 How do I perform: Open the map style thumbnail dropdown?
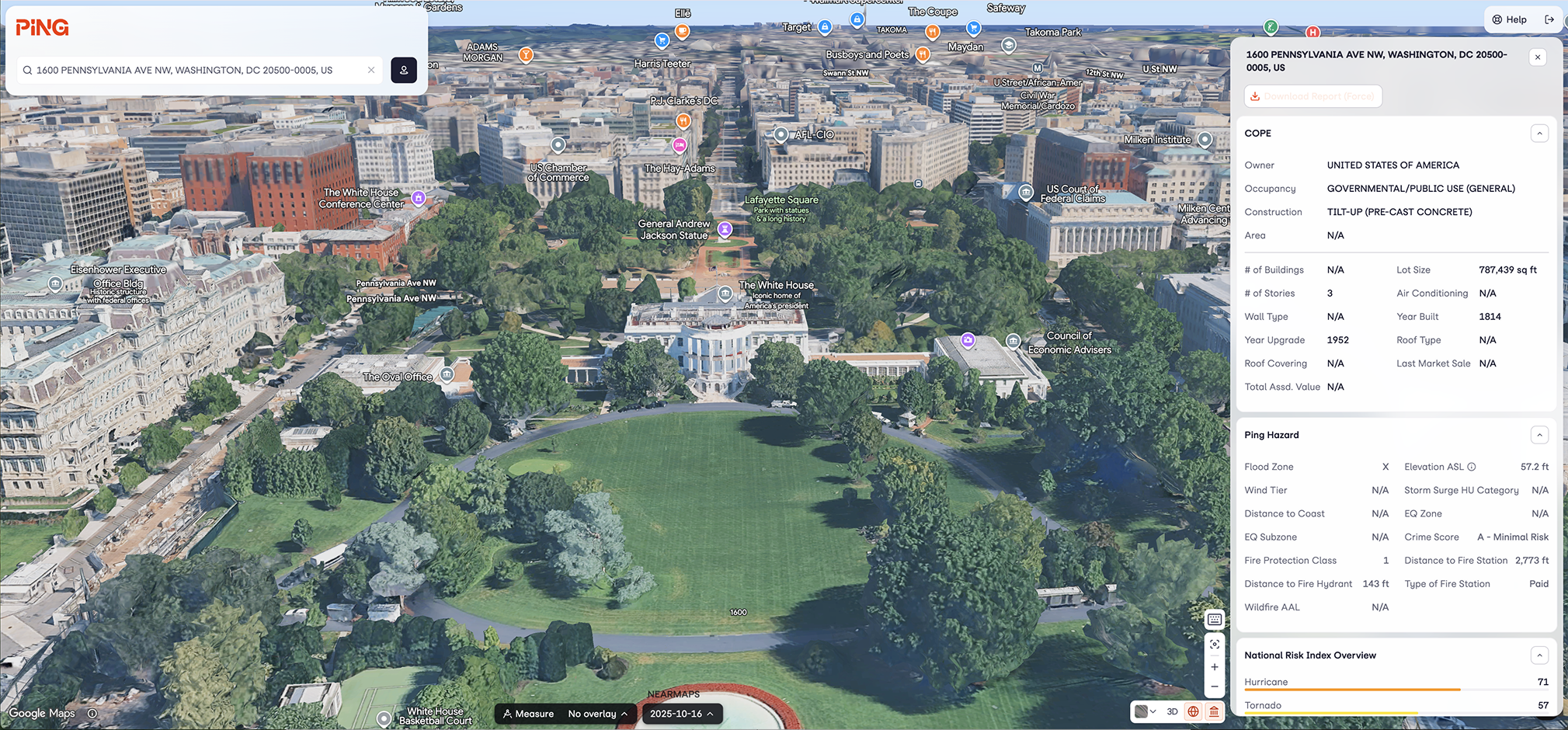tap(1145, 711)
